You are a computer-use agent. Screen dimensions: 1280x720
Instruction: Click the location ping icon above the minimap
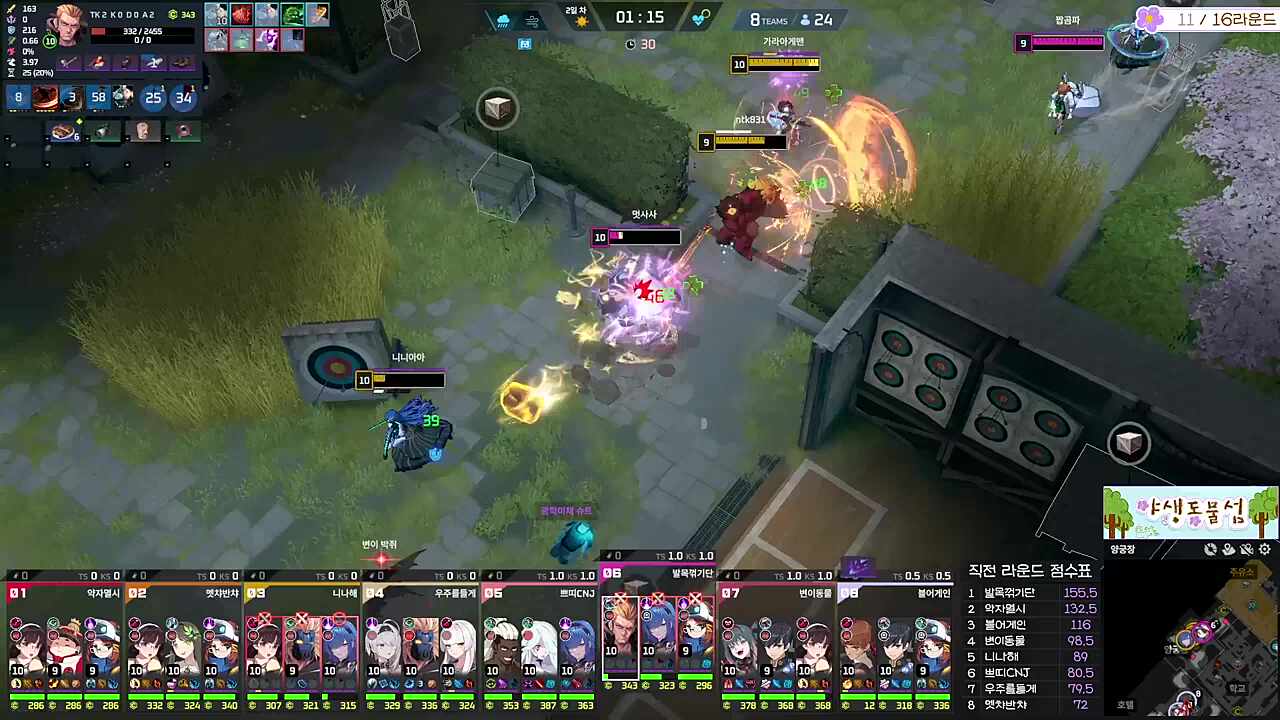[x=1229, y=549]
